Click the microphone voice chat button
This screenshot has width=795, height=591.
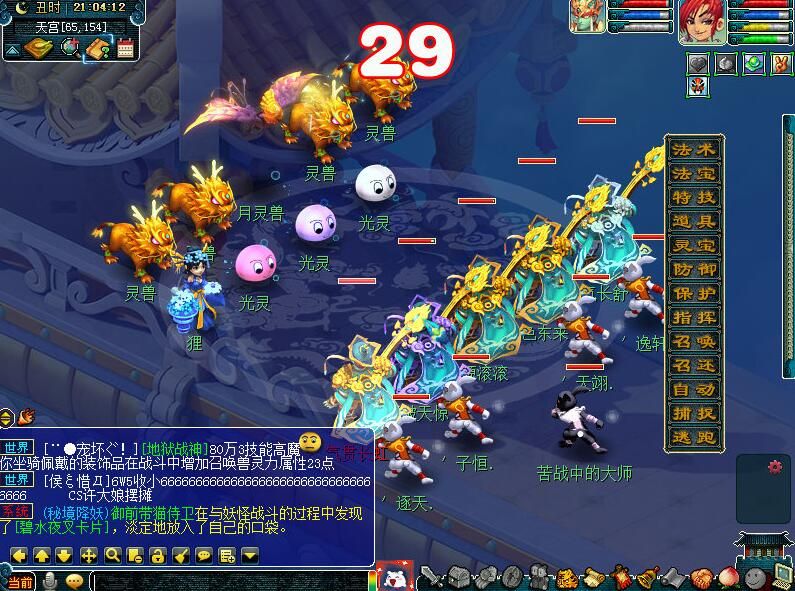[49, 580]
